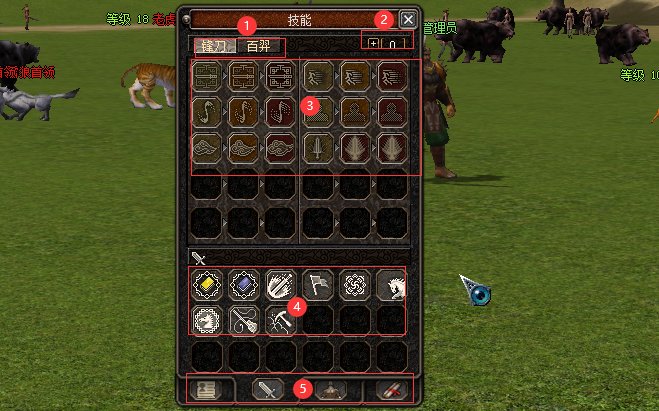
Task: Select the single sword skill icon
Action: point(319,149)
